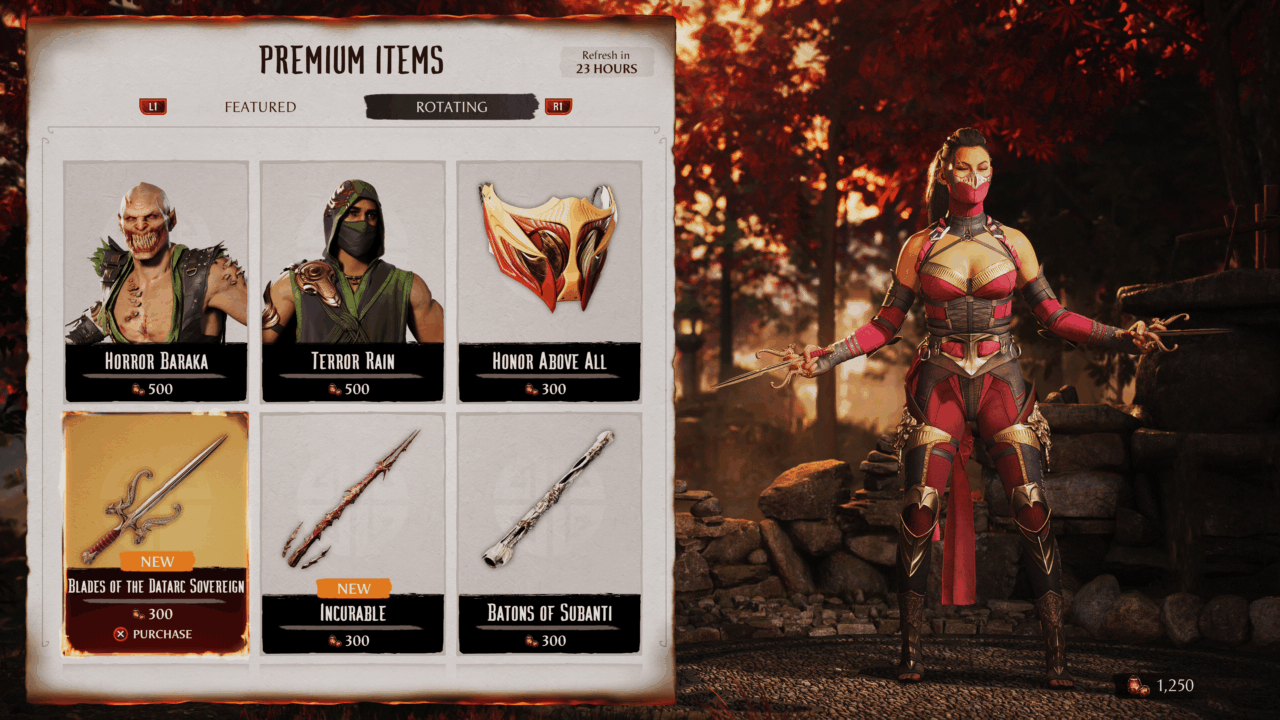Select the Batons of Subanti item

point(549,533)
